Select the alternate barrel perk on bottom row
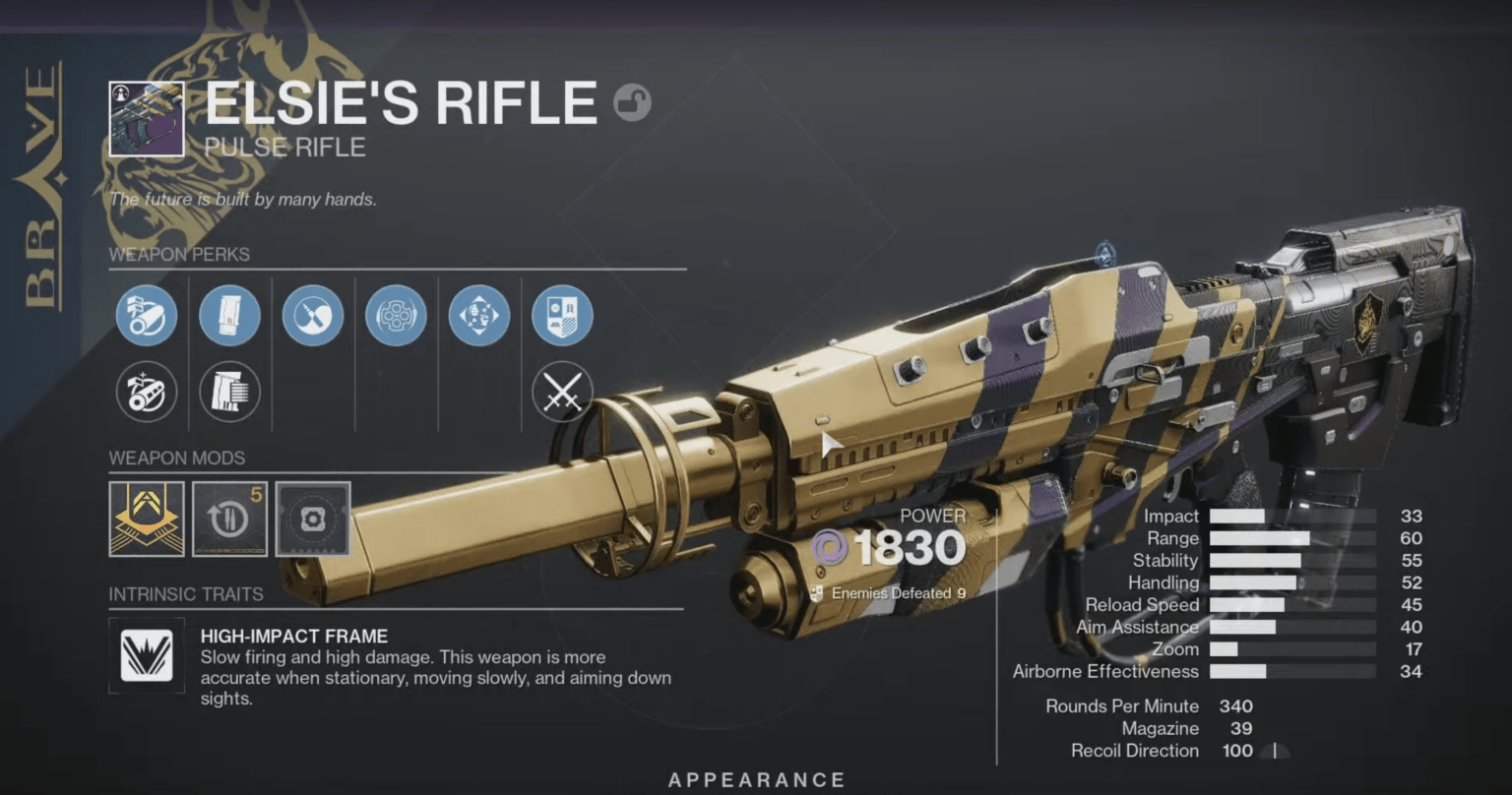The height and width of the screenshot is (795, 1512). (x=146, y=391)
